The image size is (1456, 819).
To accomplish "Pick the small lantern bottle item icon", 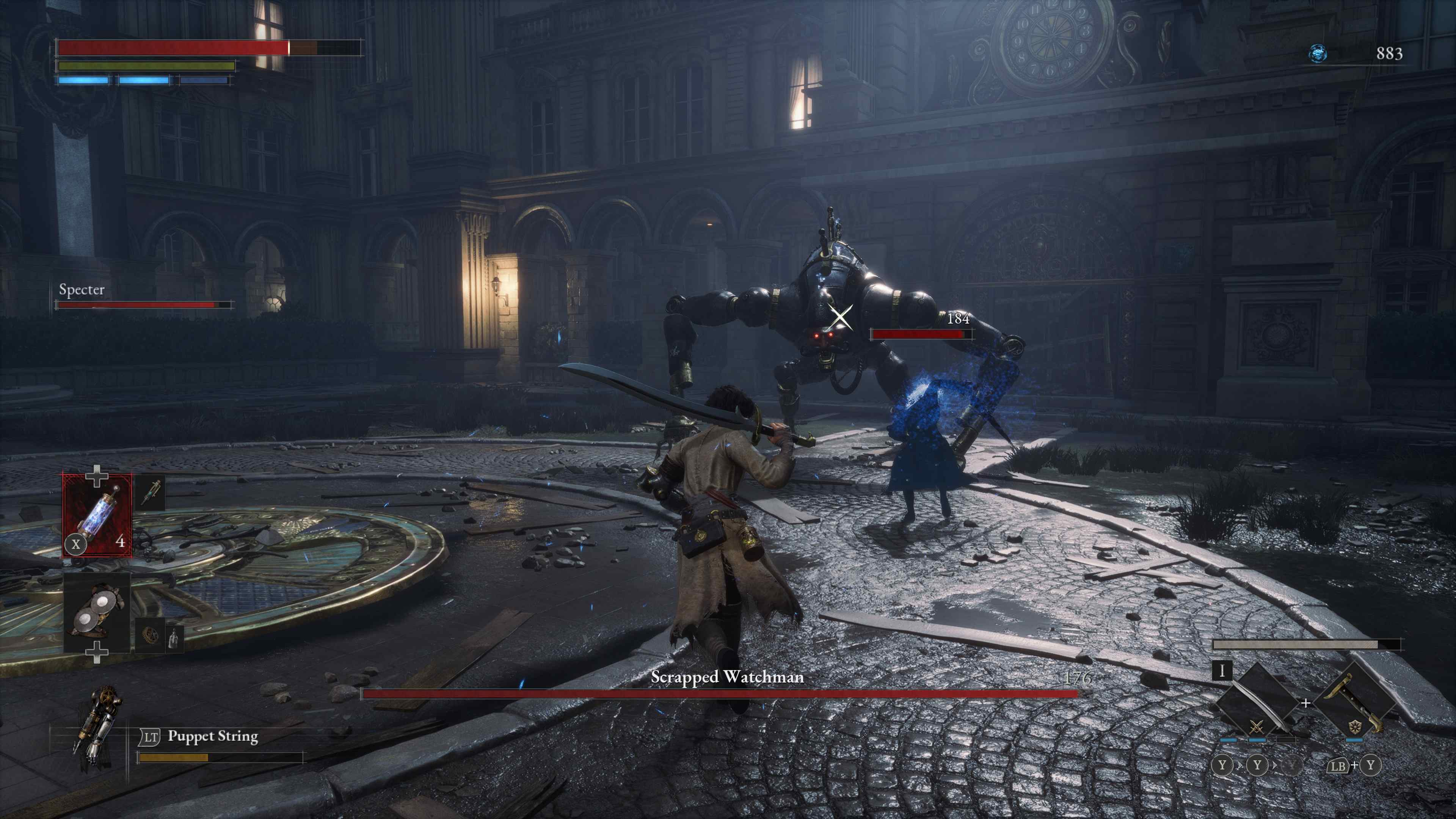I will (x=174, y=637).
